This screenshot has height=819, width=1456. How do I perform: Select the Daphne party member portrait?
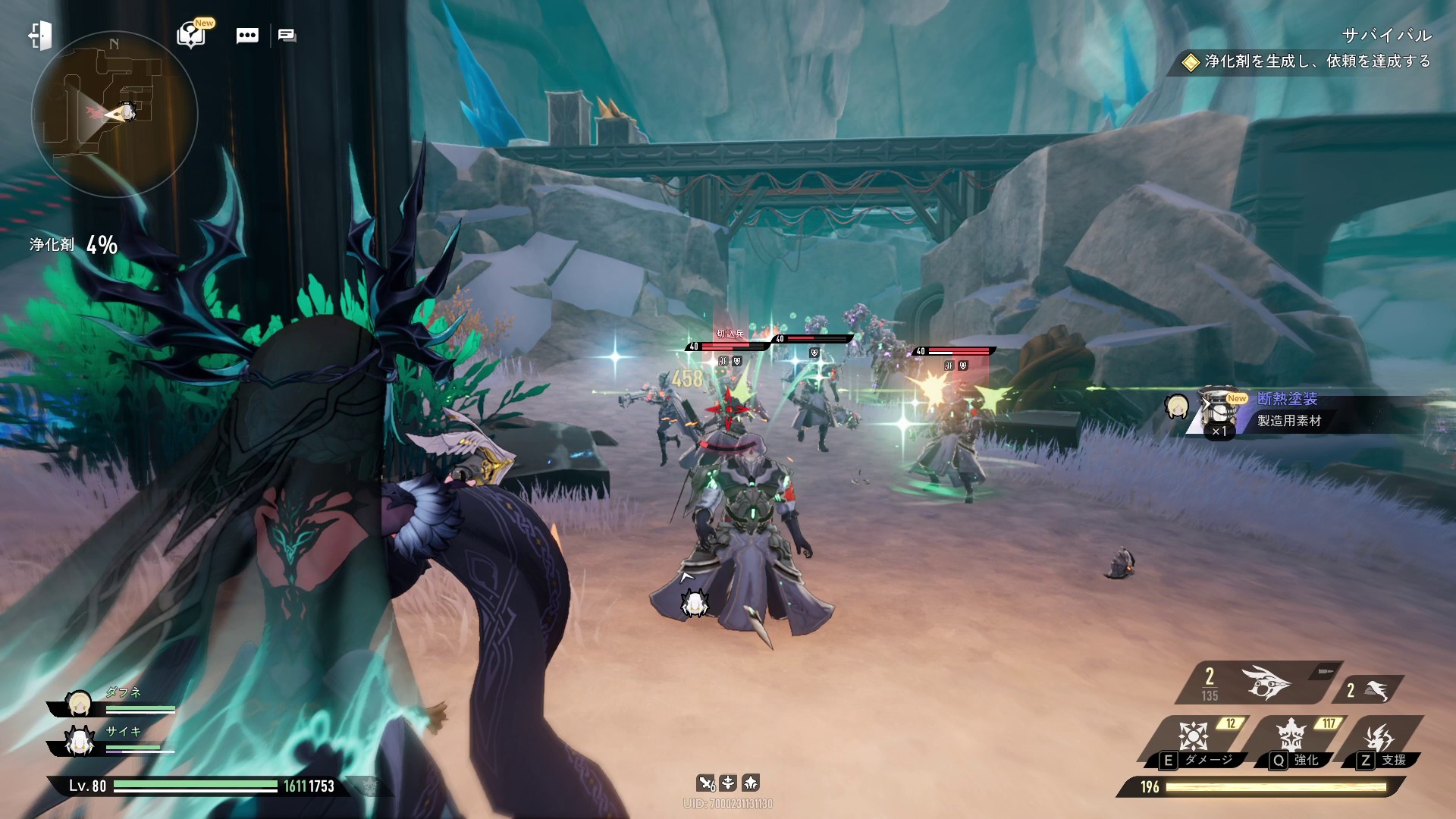[79, 704]
